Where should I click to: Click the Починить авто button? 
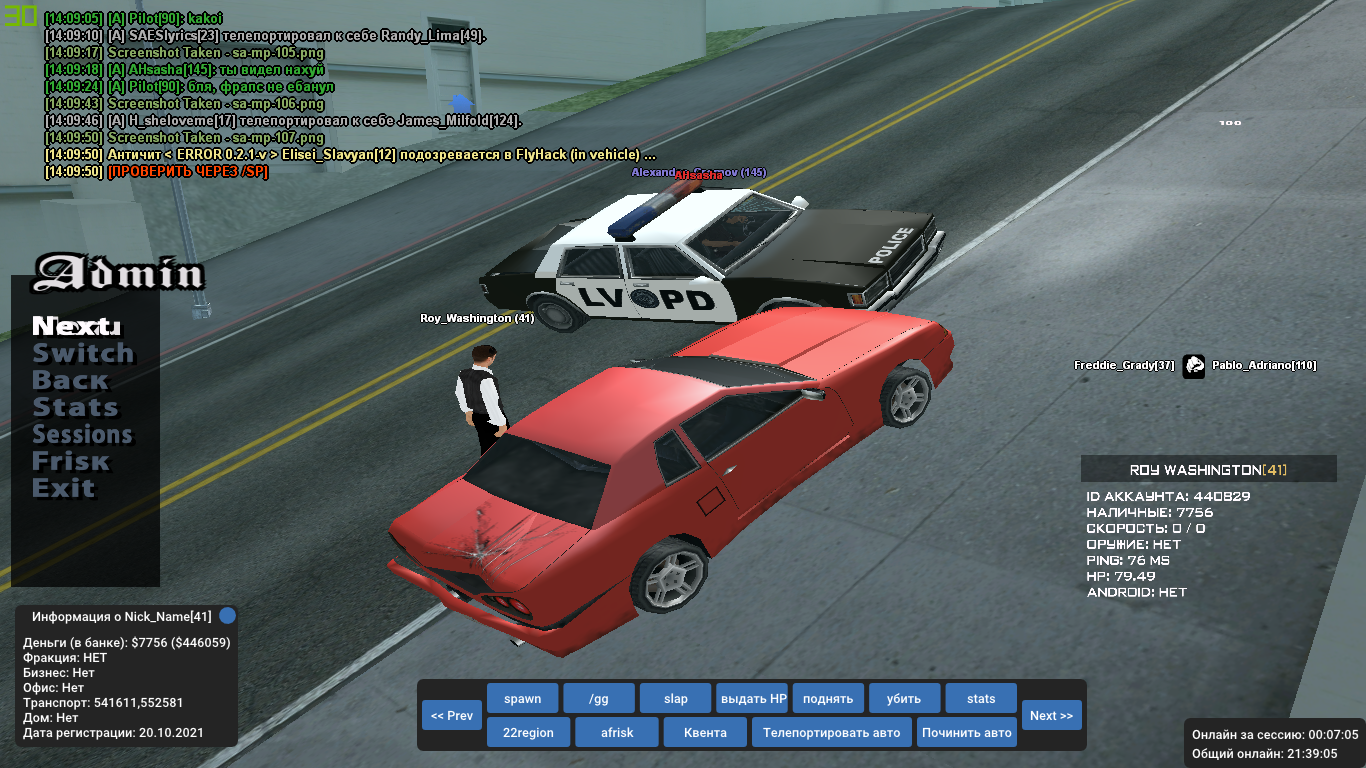(x=967, y=732)
